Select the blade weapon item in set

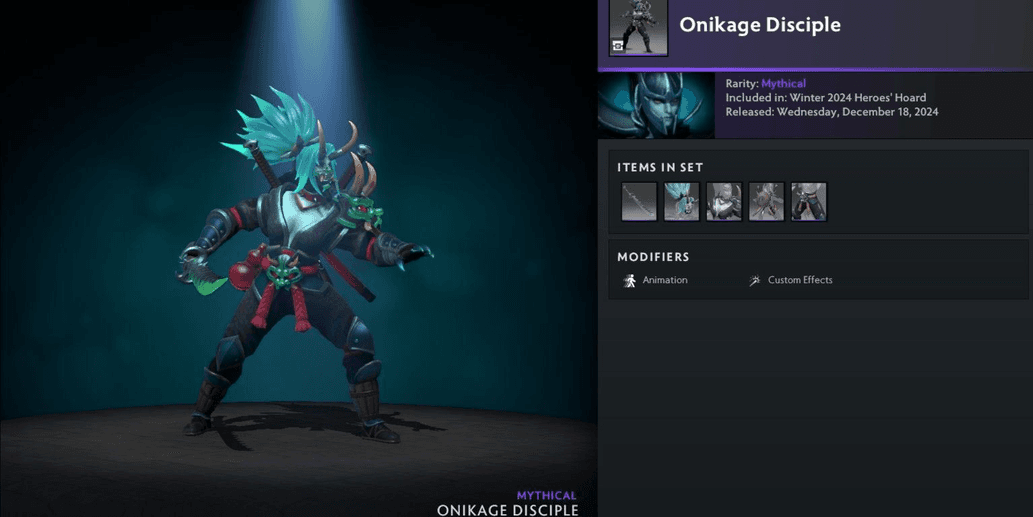click(639, 201)
